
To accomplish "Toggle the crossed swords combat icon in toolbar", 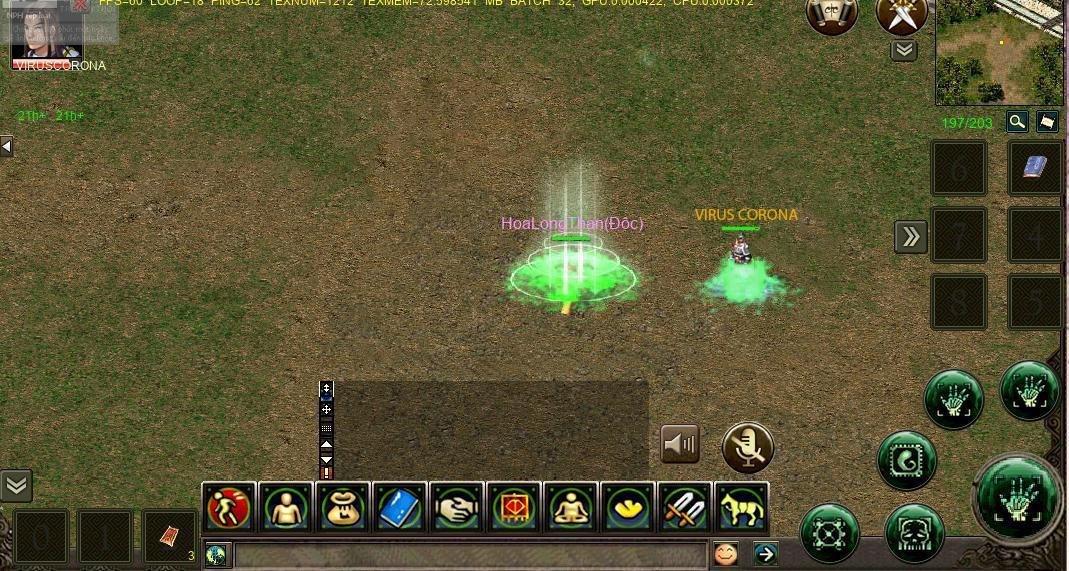I will (x=685, y=508).
